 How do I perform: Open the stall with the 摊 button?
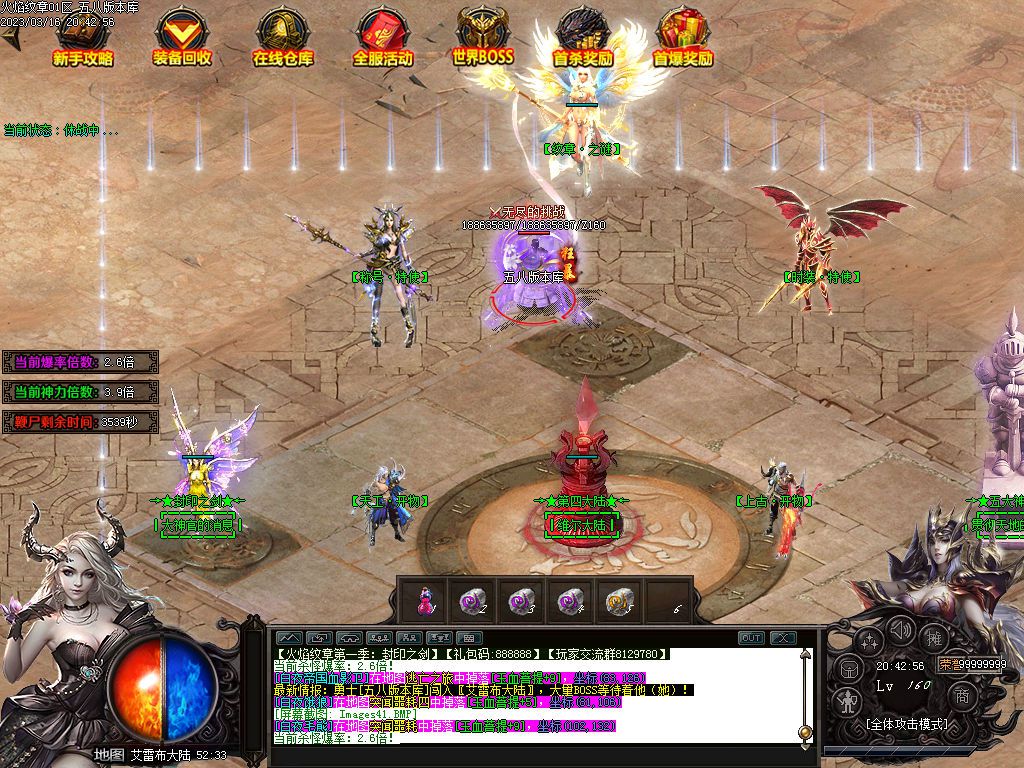point(935,637)
